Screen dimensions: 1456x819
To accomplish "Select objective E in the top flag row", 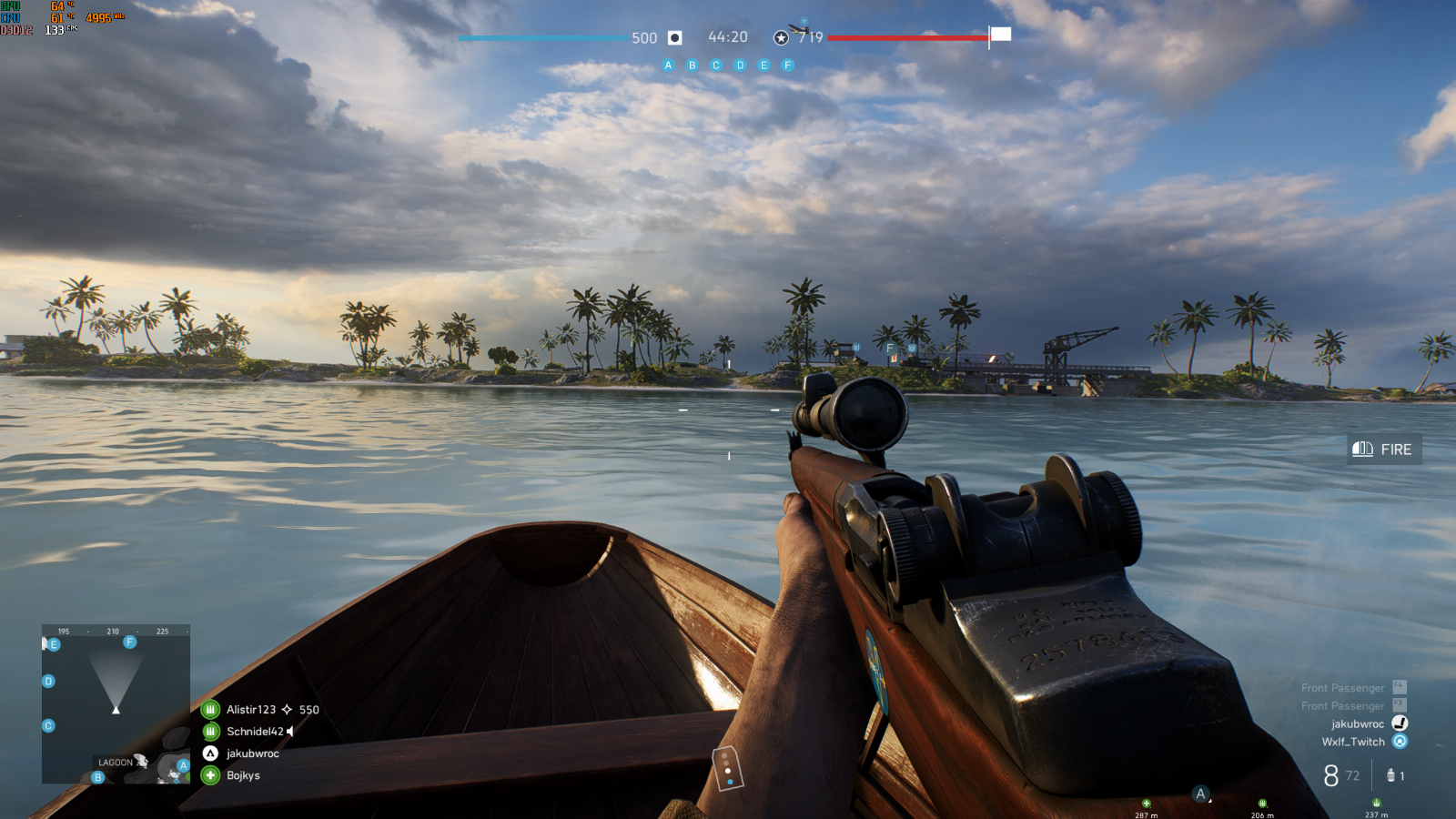I will tap(764, 66).
